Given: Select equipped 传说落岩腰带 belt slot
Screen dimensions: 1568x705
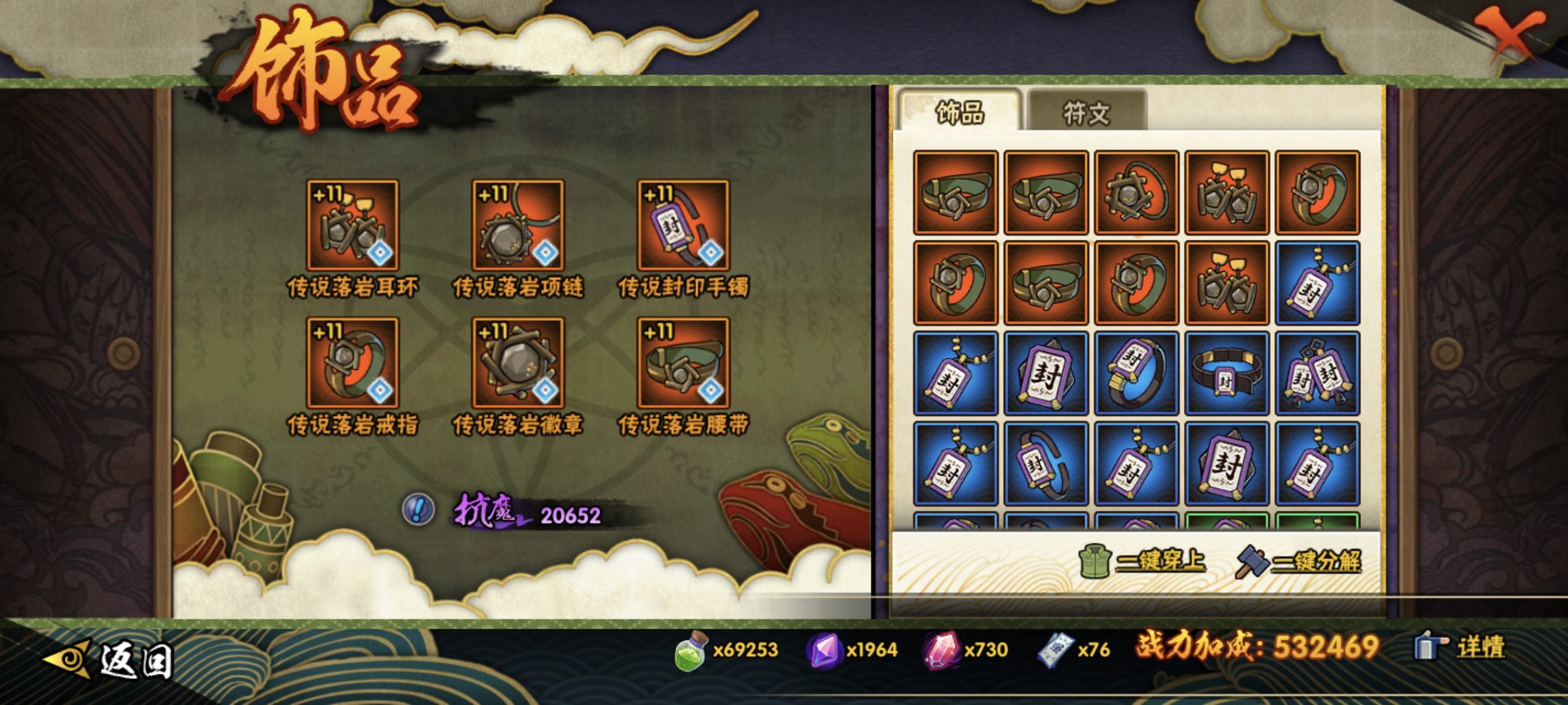Looking at the screenshot, I should click(x=683, y=363).
